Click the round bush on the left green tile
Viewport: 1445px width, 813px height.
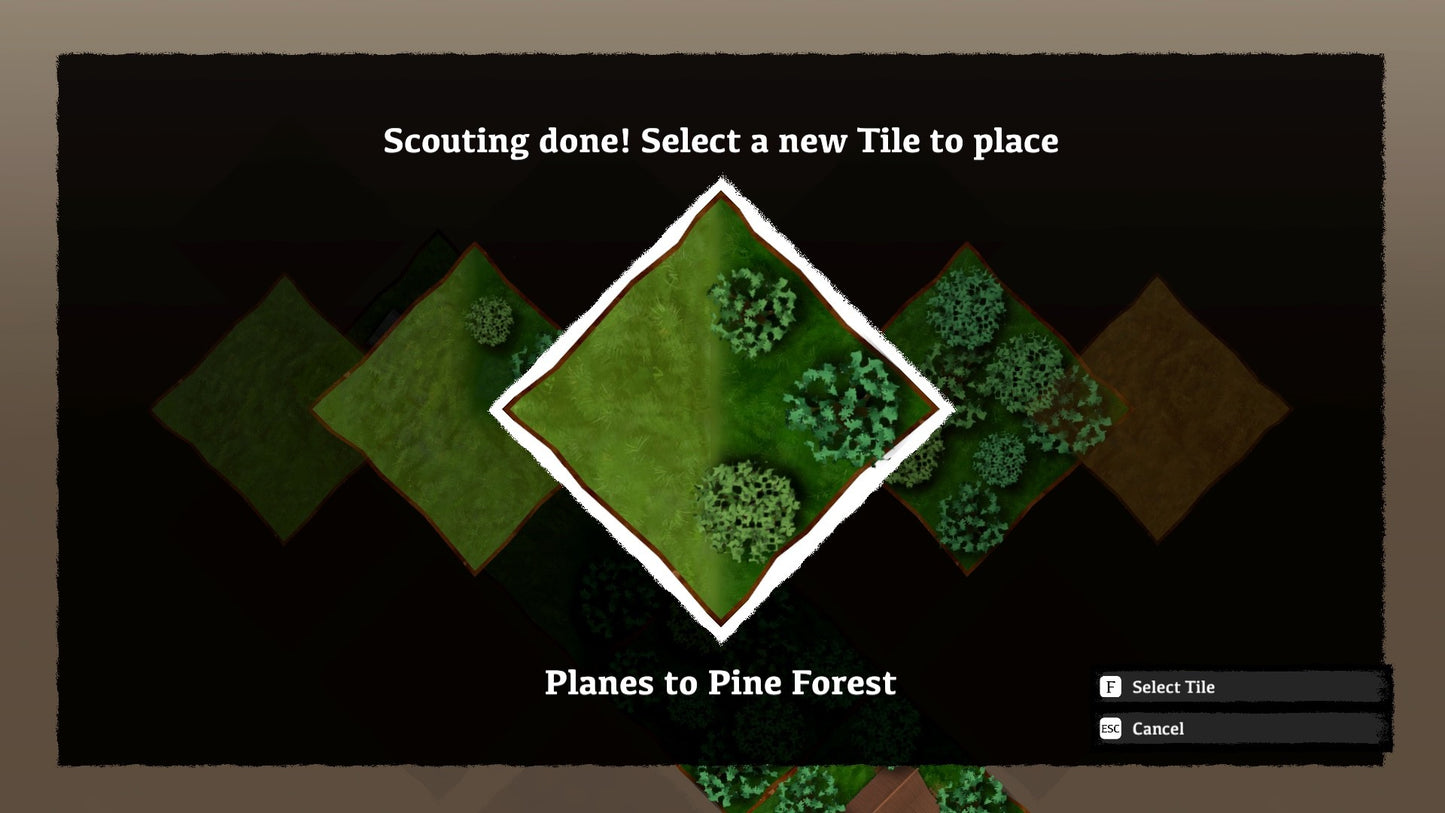(488, 323)
